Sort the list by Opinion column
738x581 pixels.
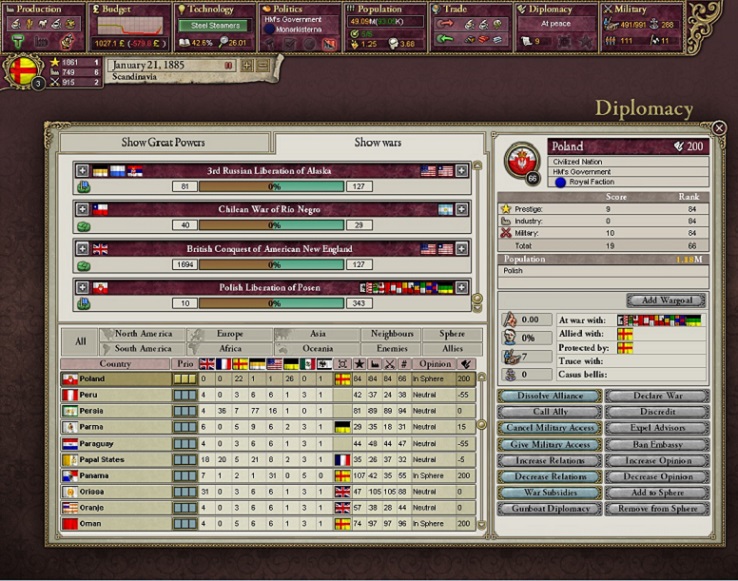click(434, 364)
